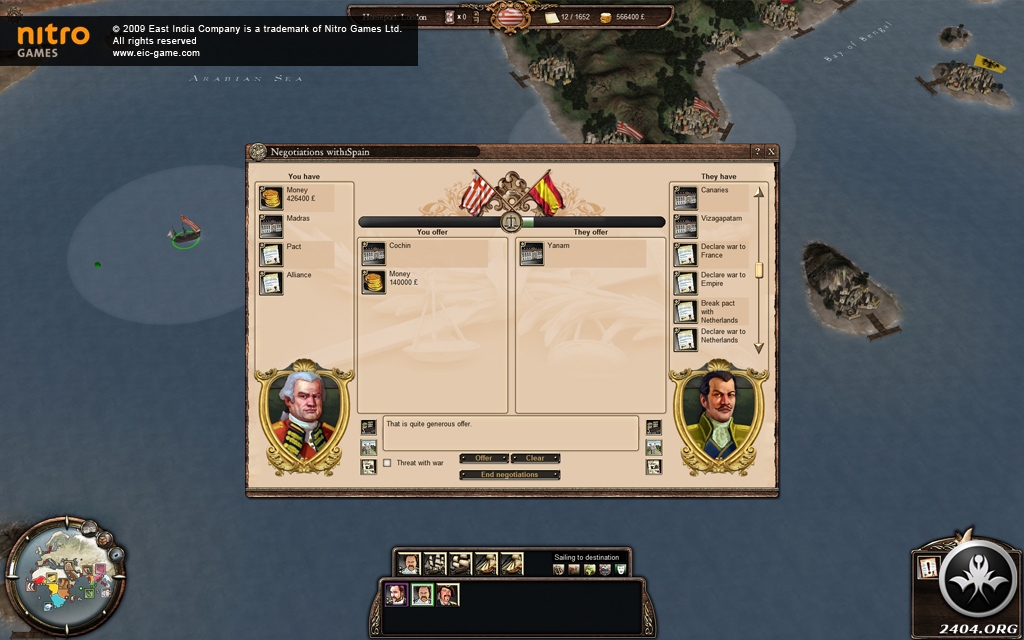
Task: End negotiations with Spain
Action: pyautogui.click(x=509, y=475)
